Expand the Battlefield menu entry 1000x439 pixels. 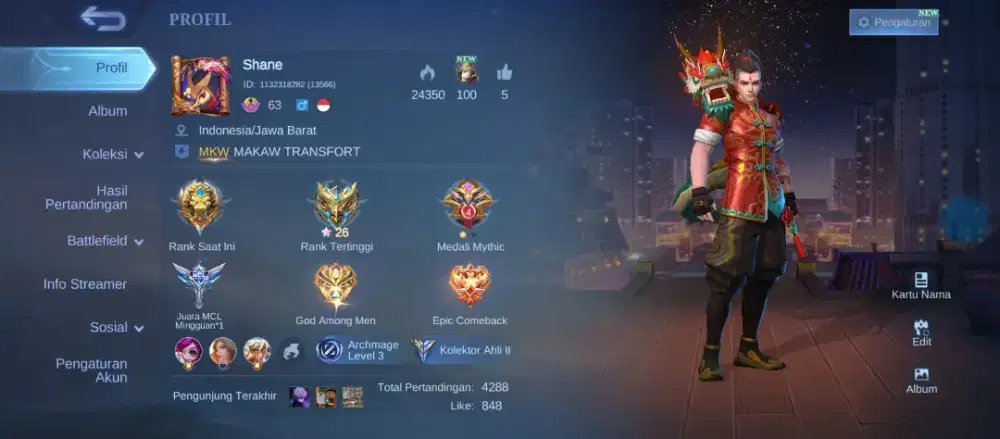pos(104,241)
